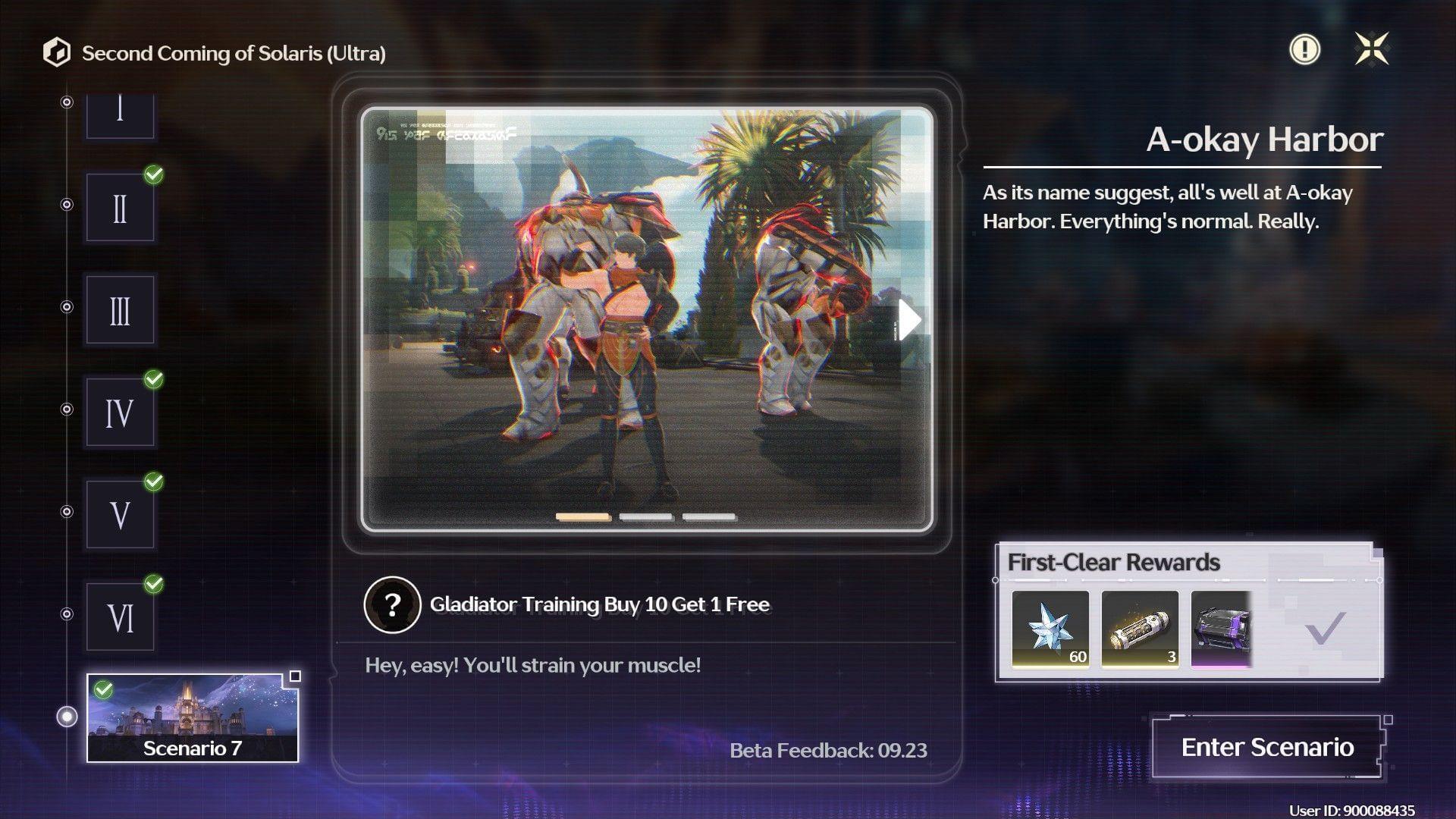This screenshot has width=1456, height=819.
Task: Select scenario I at the list top
Action: tap(120, 114)
